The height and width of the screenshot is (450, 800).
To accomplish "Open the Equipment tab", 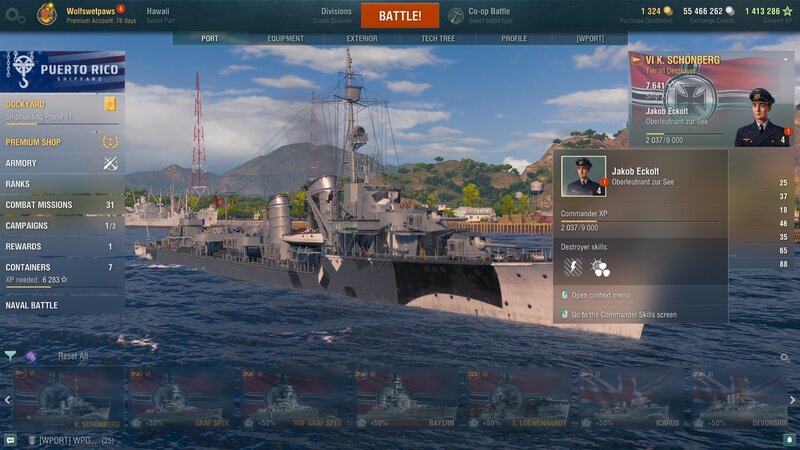I will coord(285,38).
